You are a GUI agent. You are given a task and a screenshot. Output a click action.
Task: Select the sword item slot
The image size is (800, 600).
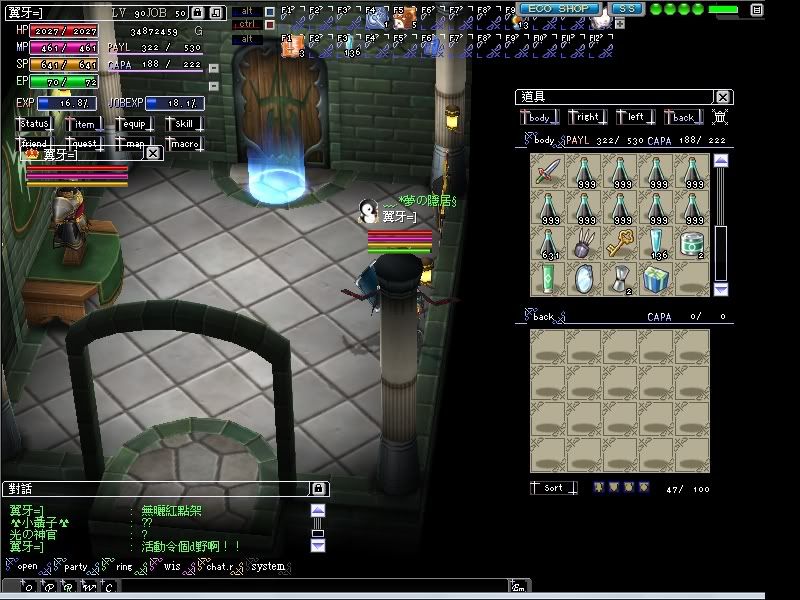click(x=547, y=172)
